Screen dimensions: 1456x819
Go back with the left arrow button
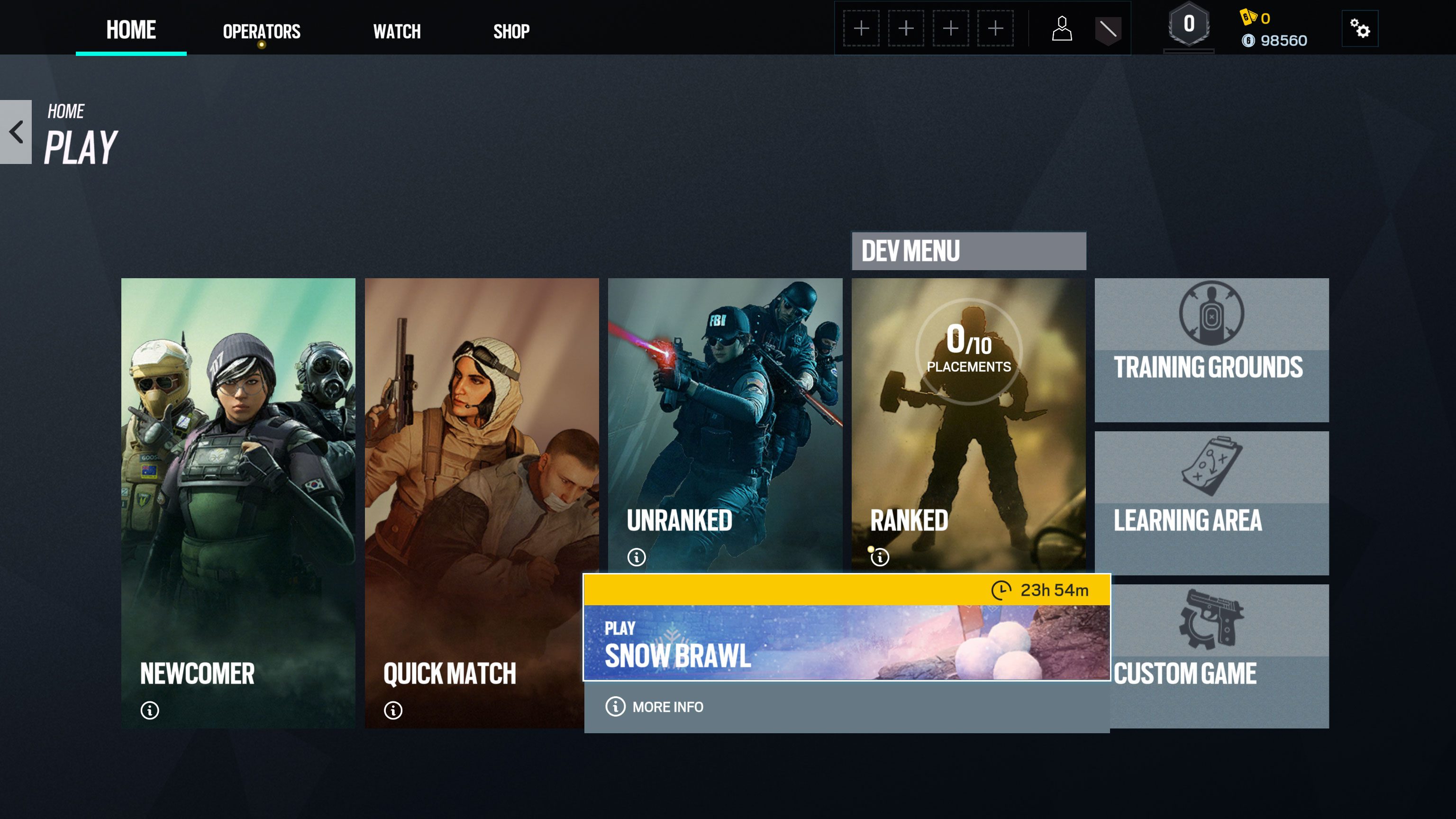tap(16, 132)
